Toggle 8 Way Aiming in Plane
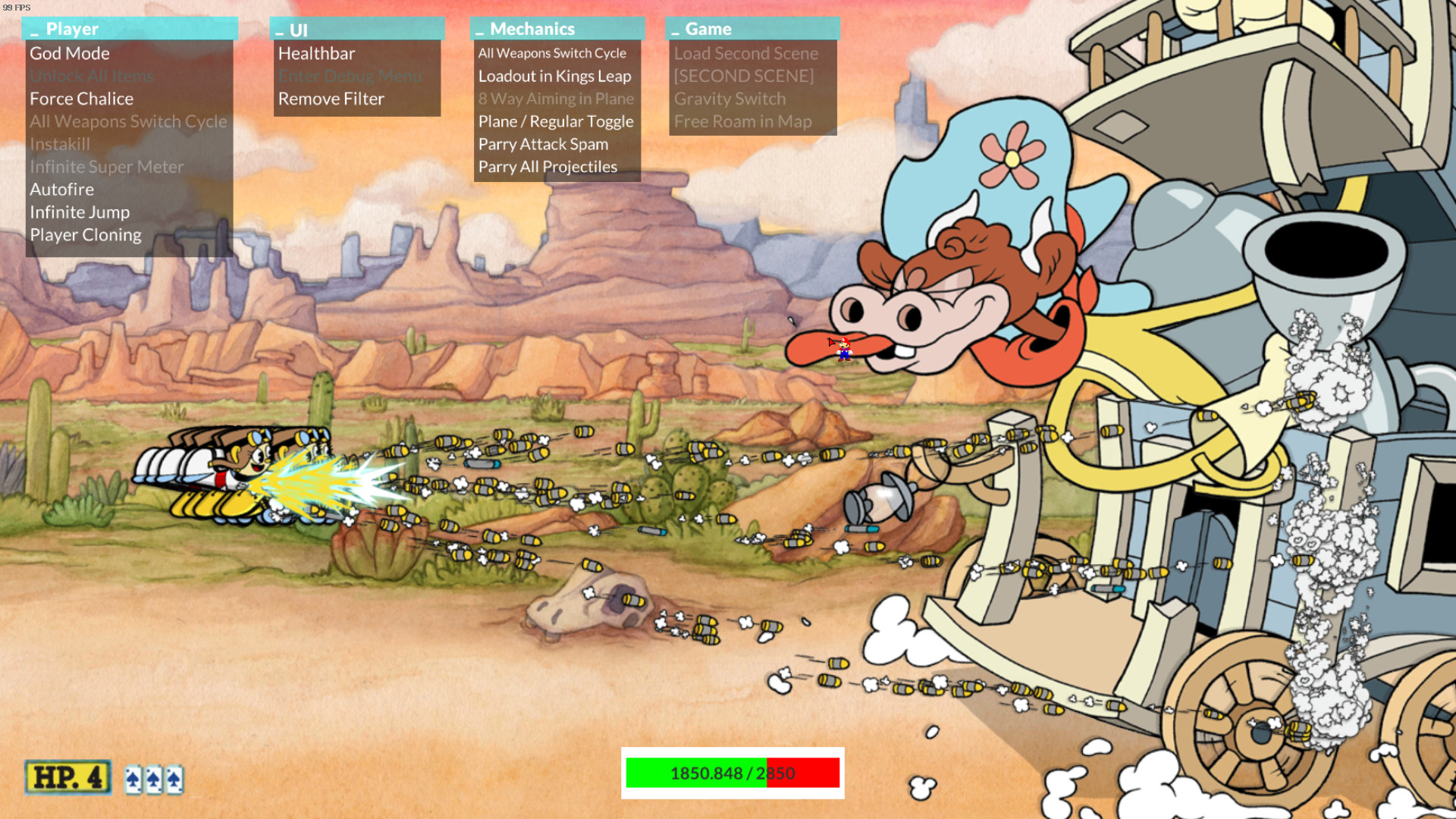1456x819 pixels. click(556, 99)
